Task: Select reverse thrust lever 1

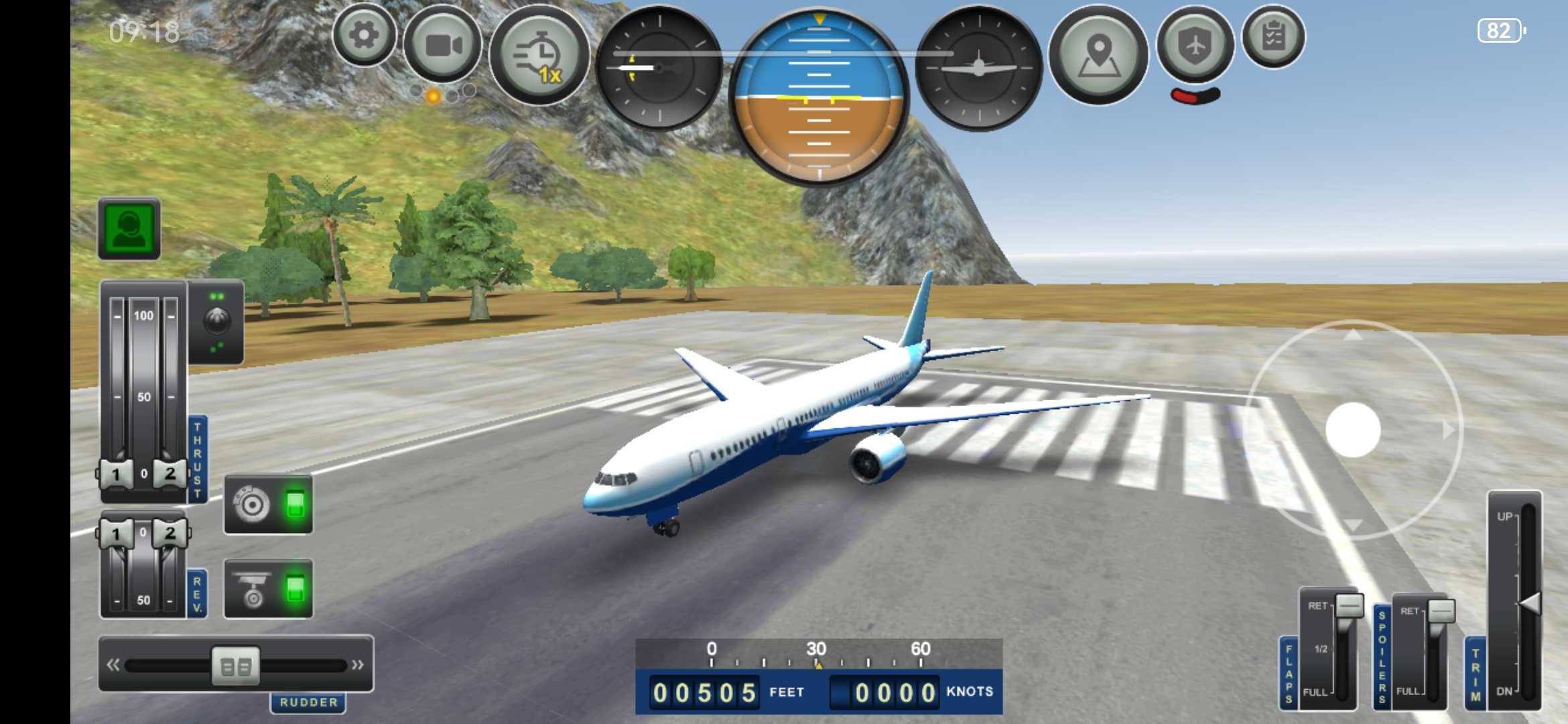Action: [x=116, y=534]
